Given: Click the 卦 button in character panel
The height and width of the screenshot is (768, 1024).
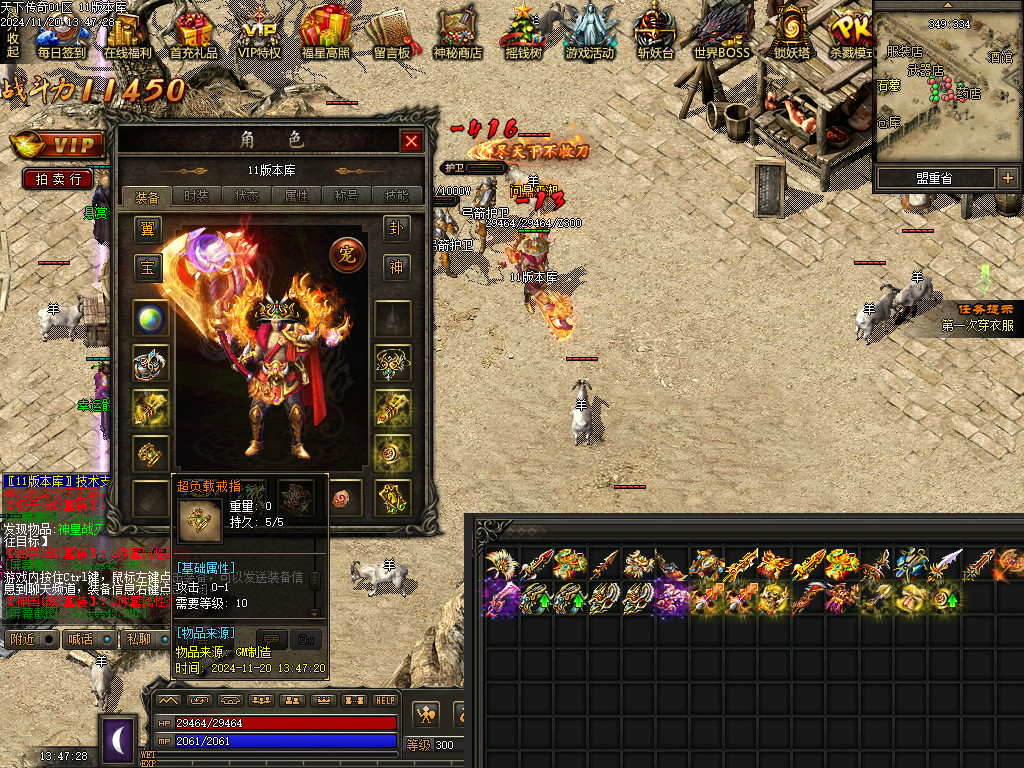Looking at the screenshot, I should pyautogui.click(x=397, y=229).
